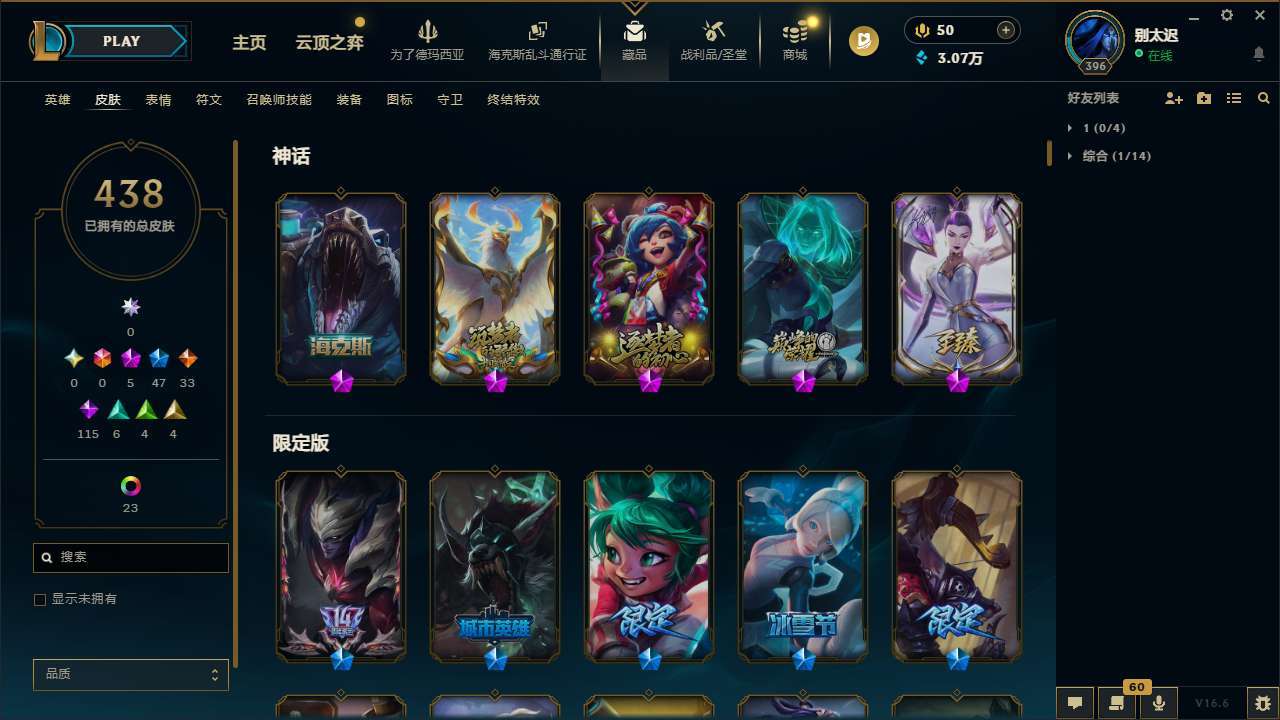Open the chat bubble icon

(1075, 703)
